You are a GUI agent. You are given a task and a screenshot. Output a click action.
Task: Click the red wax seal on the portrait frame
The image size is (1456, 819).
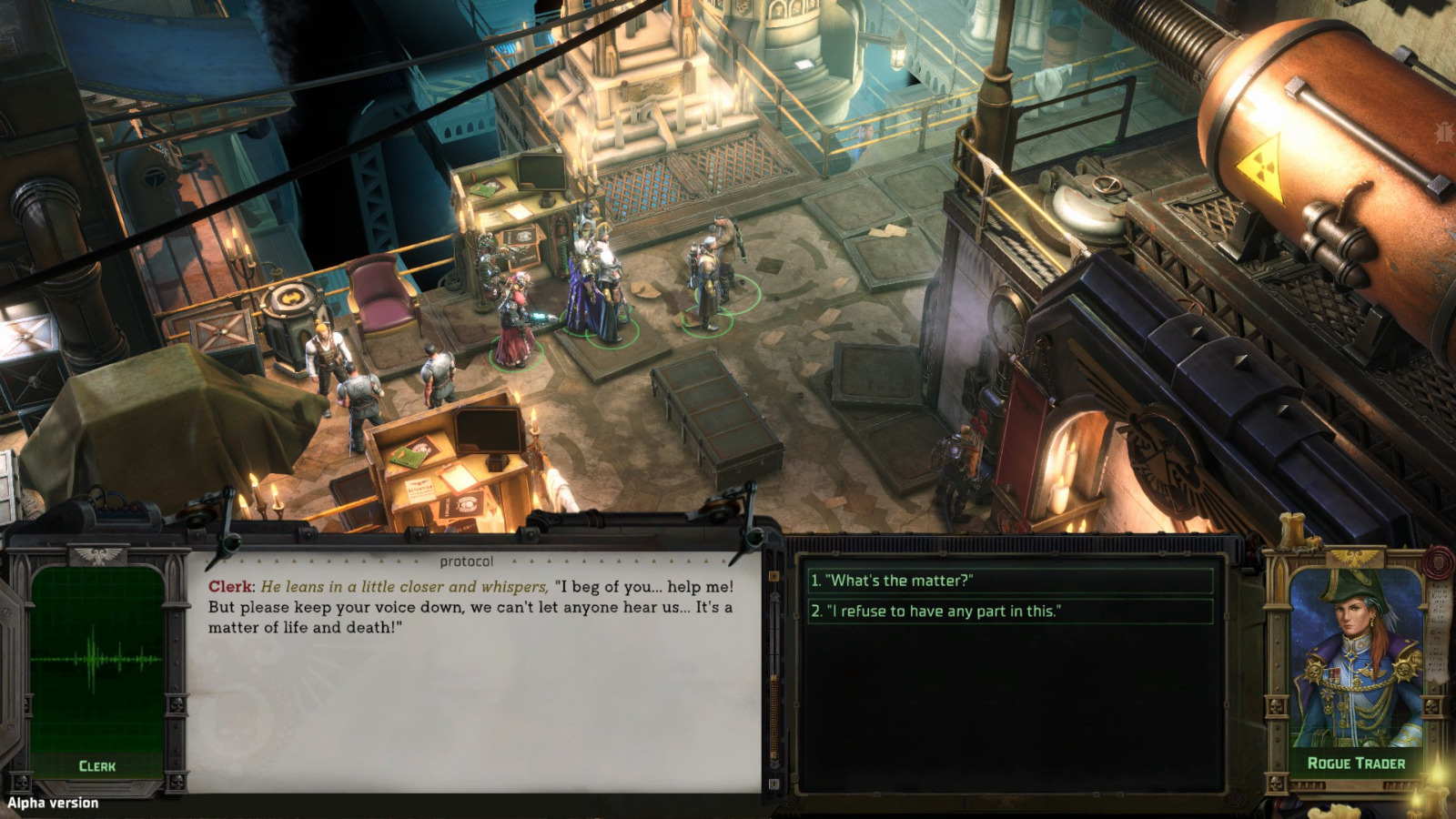[x=1438, y=563]
